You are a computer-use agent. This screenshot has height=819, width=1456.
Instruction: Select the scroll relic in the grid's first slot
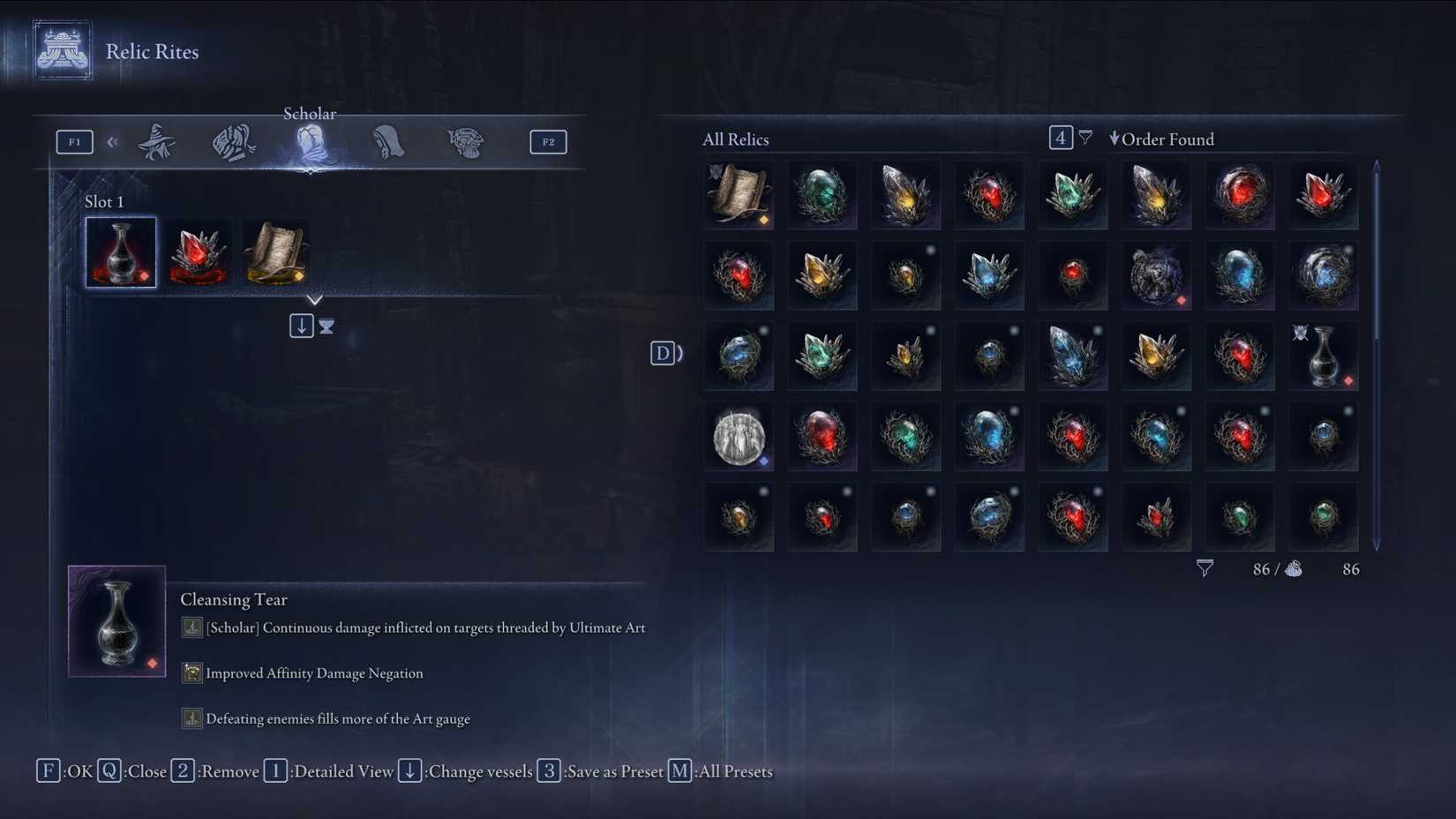(x=738, y=195)
